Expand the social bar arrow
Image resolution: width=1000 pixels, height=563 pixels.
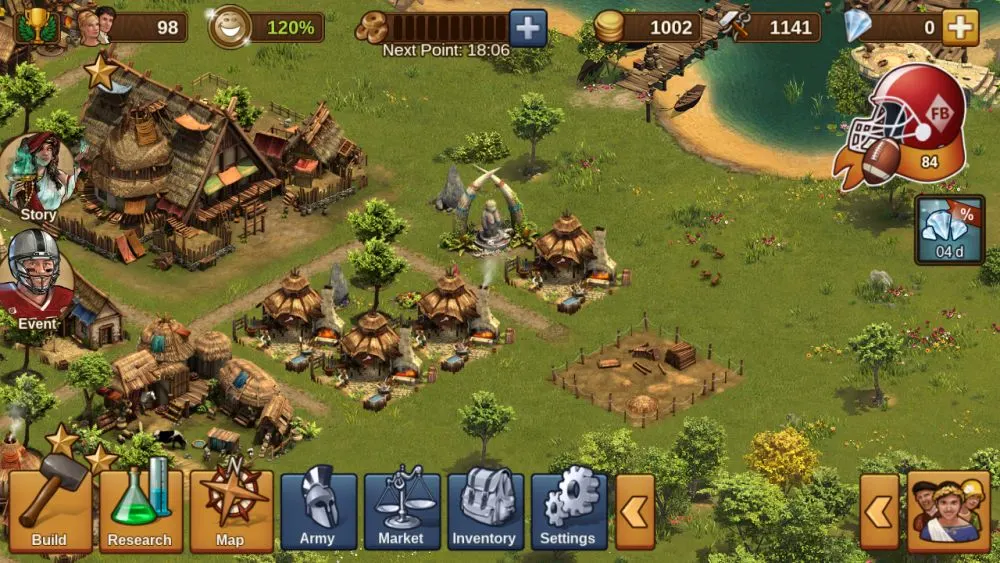[x=879, y=512]
